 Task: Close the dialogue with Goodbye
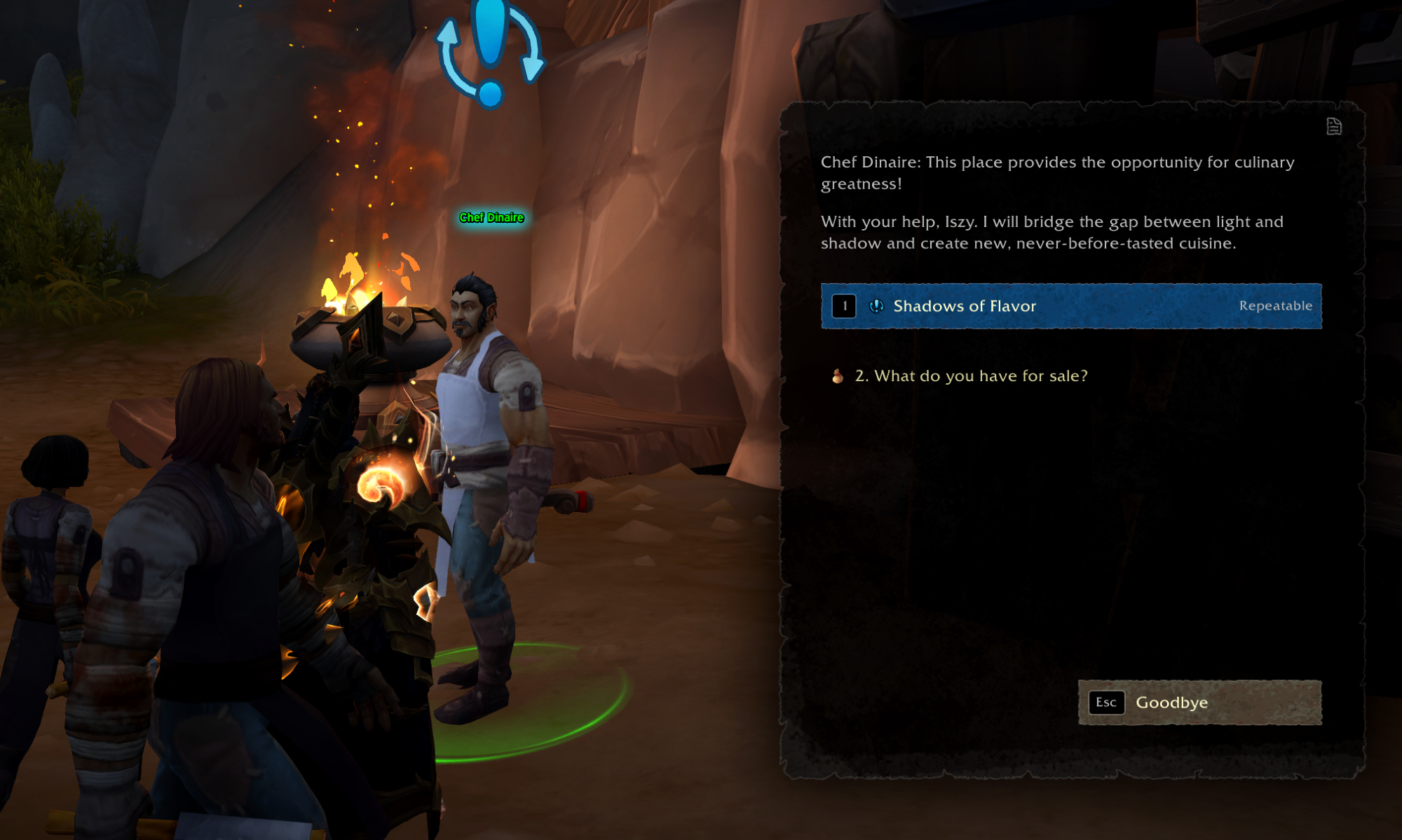pos(1199,703)
